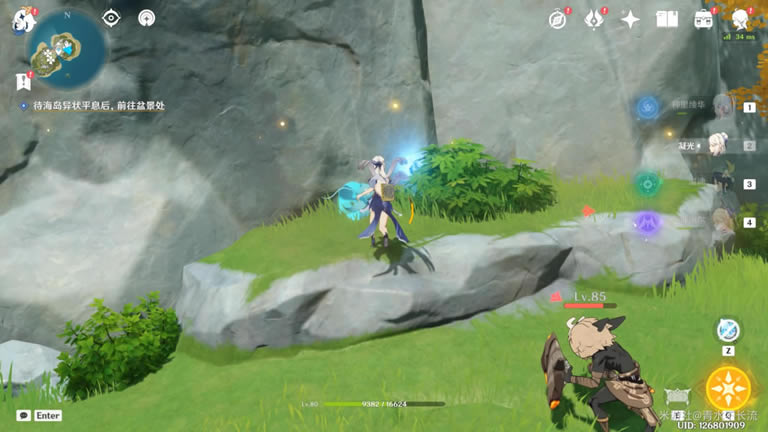Activate the elemental skill icon
Viewport: 768px width, 432px height.
(679, 396)
